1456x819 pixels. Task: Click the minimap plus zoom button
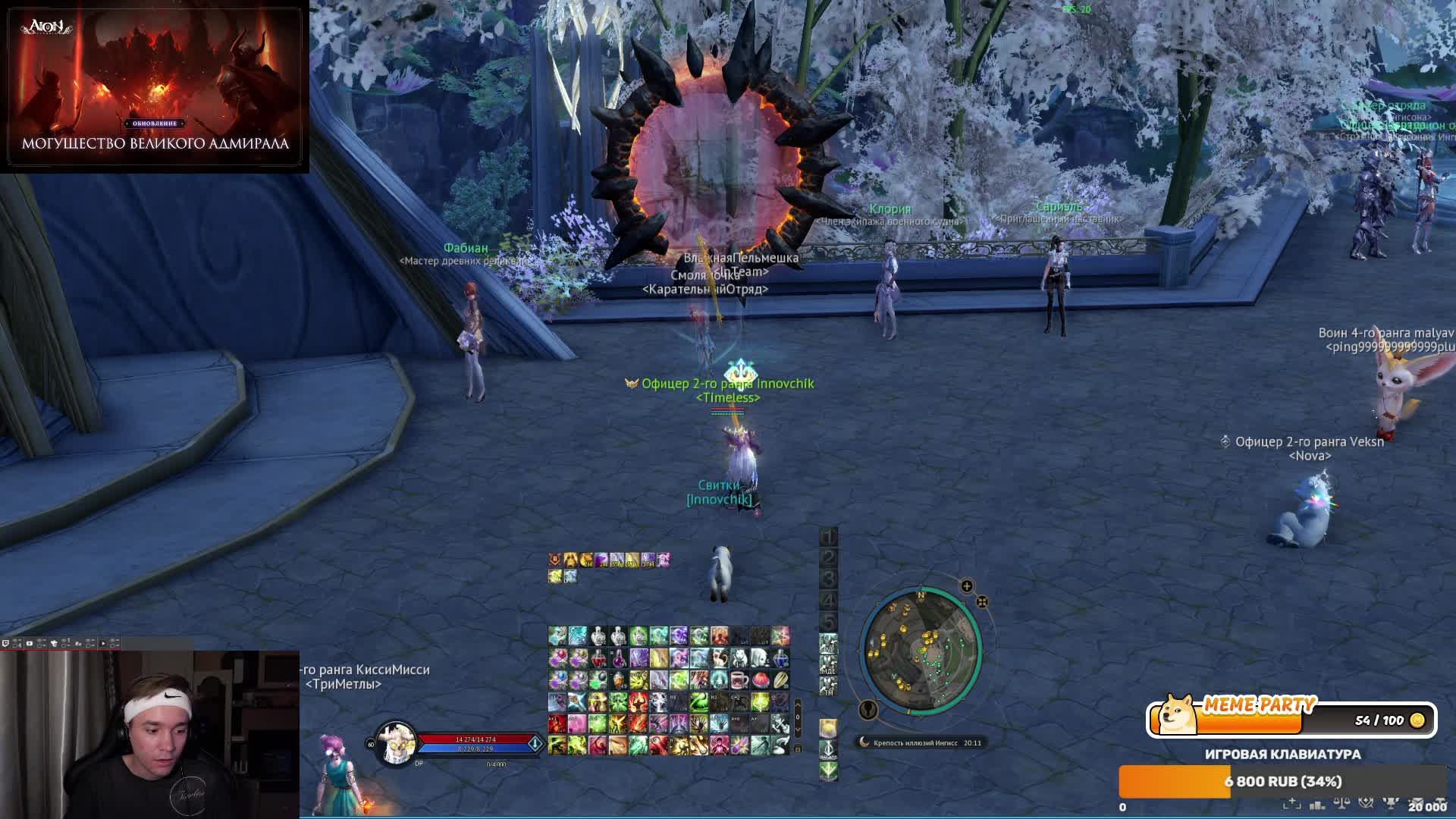(967, 586)
